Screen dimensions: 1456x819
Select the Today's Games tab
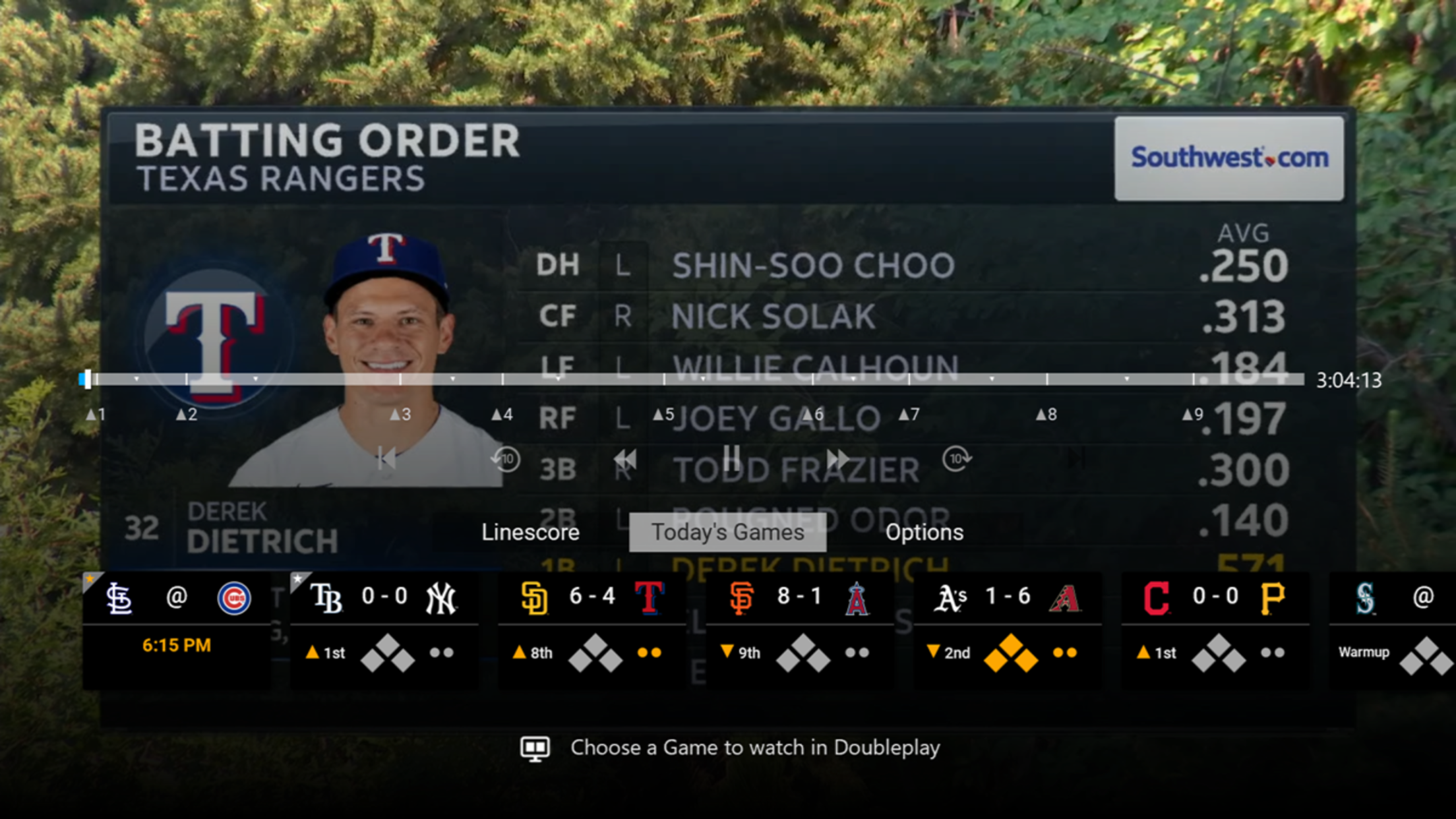[727, 532]
